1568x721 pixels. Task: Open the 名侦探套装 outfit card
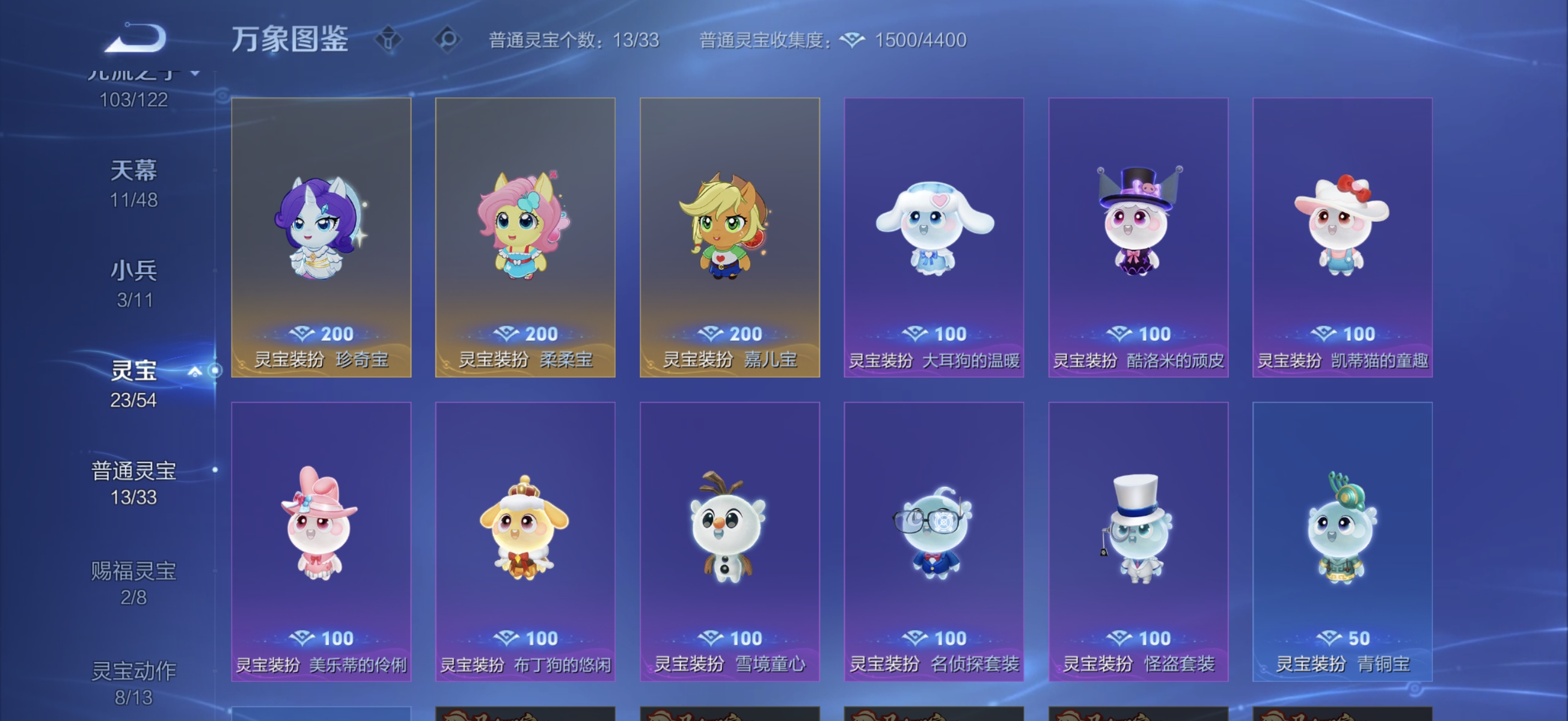click(x=934, y=541)
